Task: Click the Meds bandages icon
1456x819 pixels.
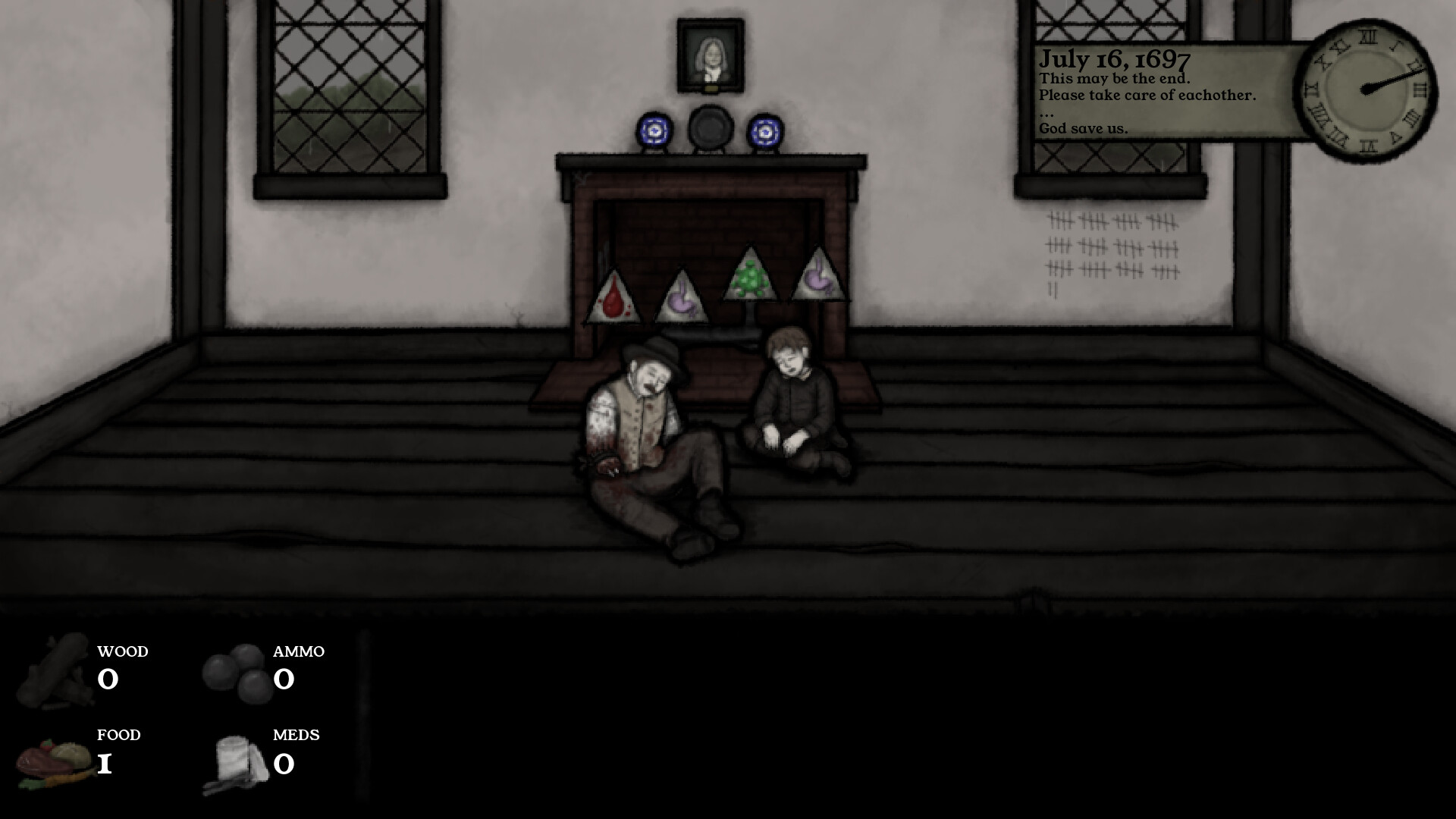Action: point(235,758)
